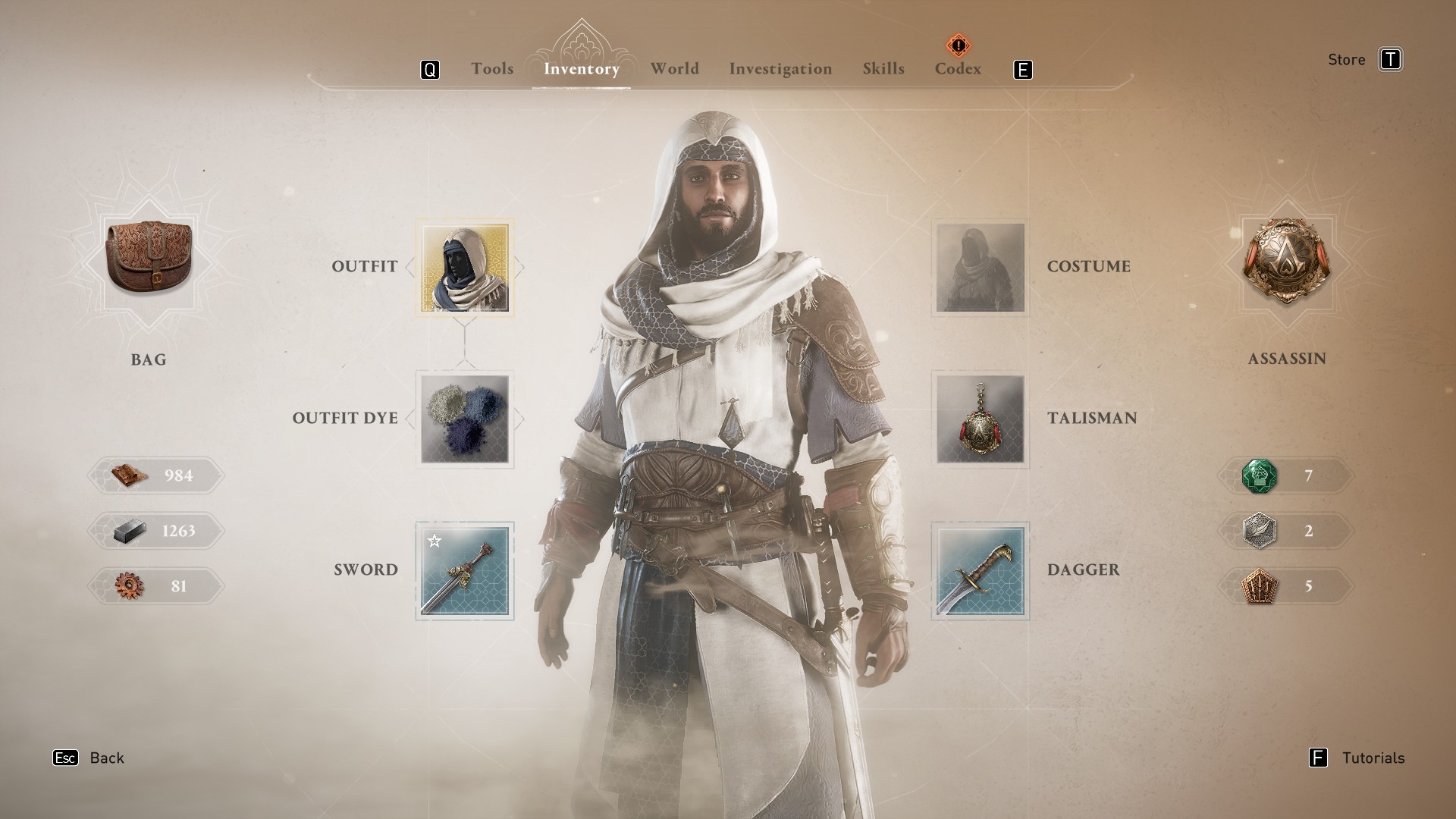Show the Skills tab
Viewport: 1456px width, 819px height.
[x=883, y=69]
